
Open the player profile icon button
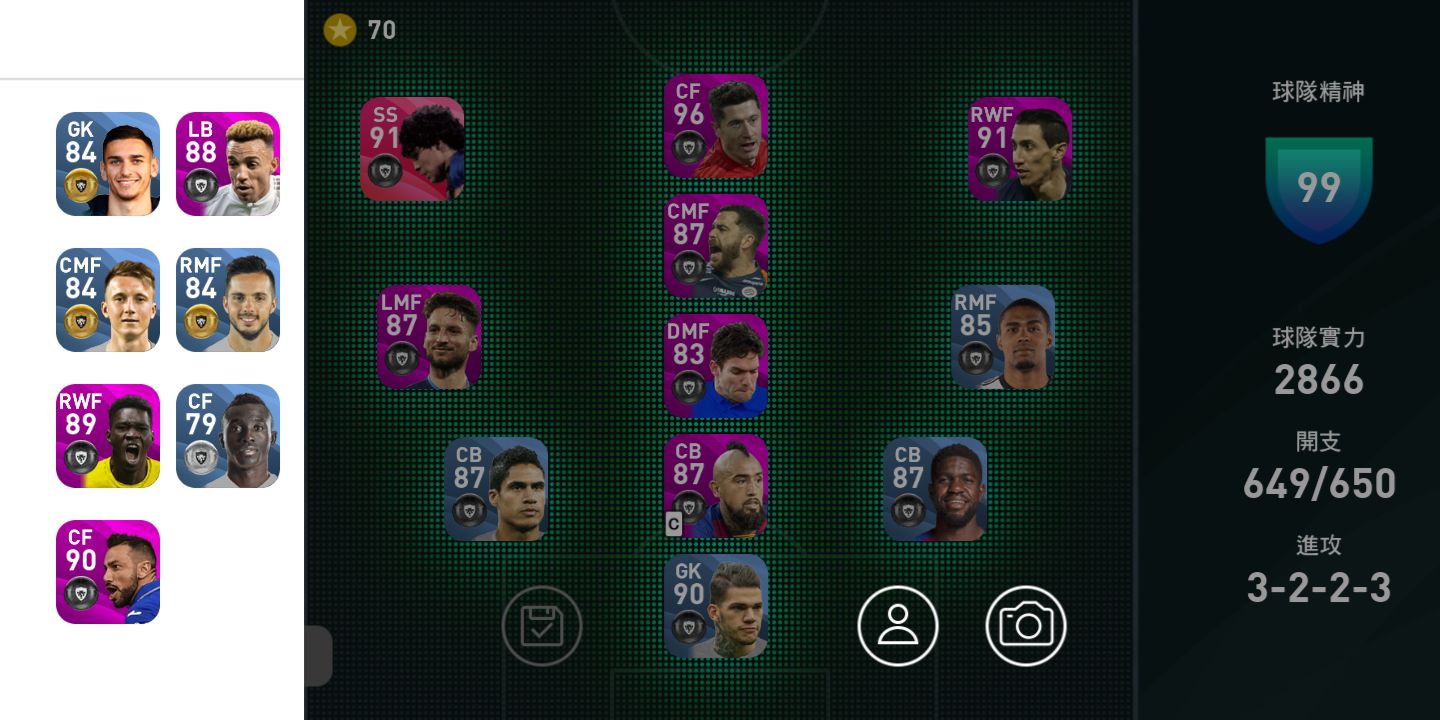click(x=898, y=626)
